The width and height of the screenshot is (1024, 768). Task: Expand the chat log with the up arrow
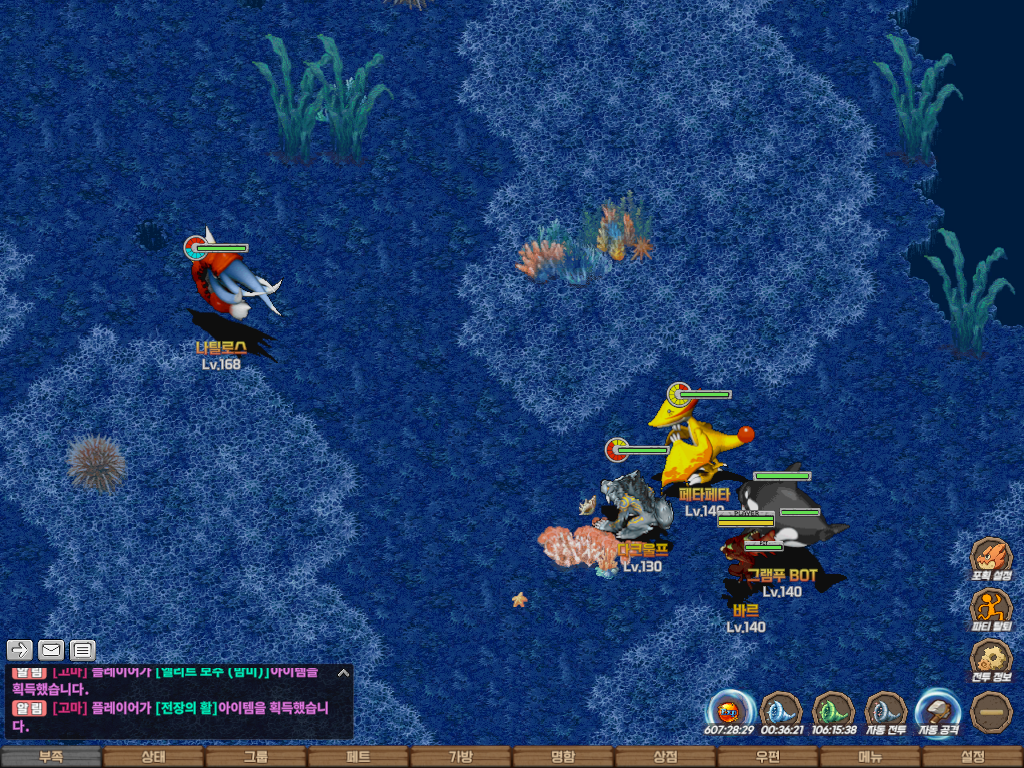(343, 672)
